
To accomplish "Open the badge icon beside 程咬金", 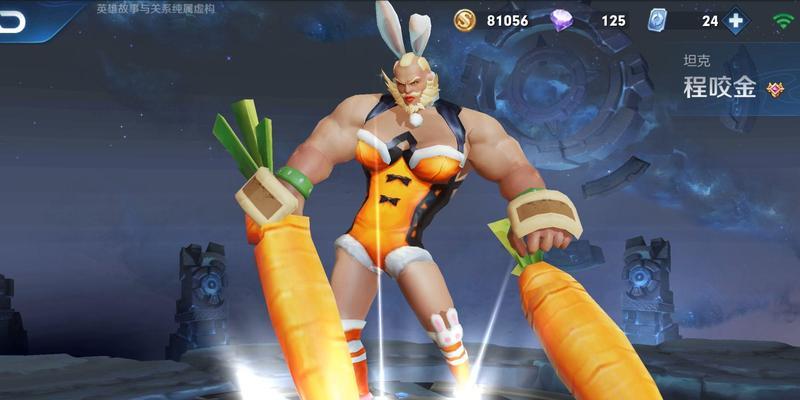I will (775, 89).
